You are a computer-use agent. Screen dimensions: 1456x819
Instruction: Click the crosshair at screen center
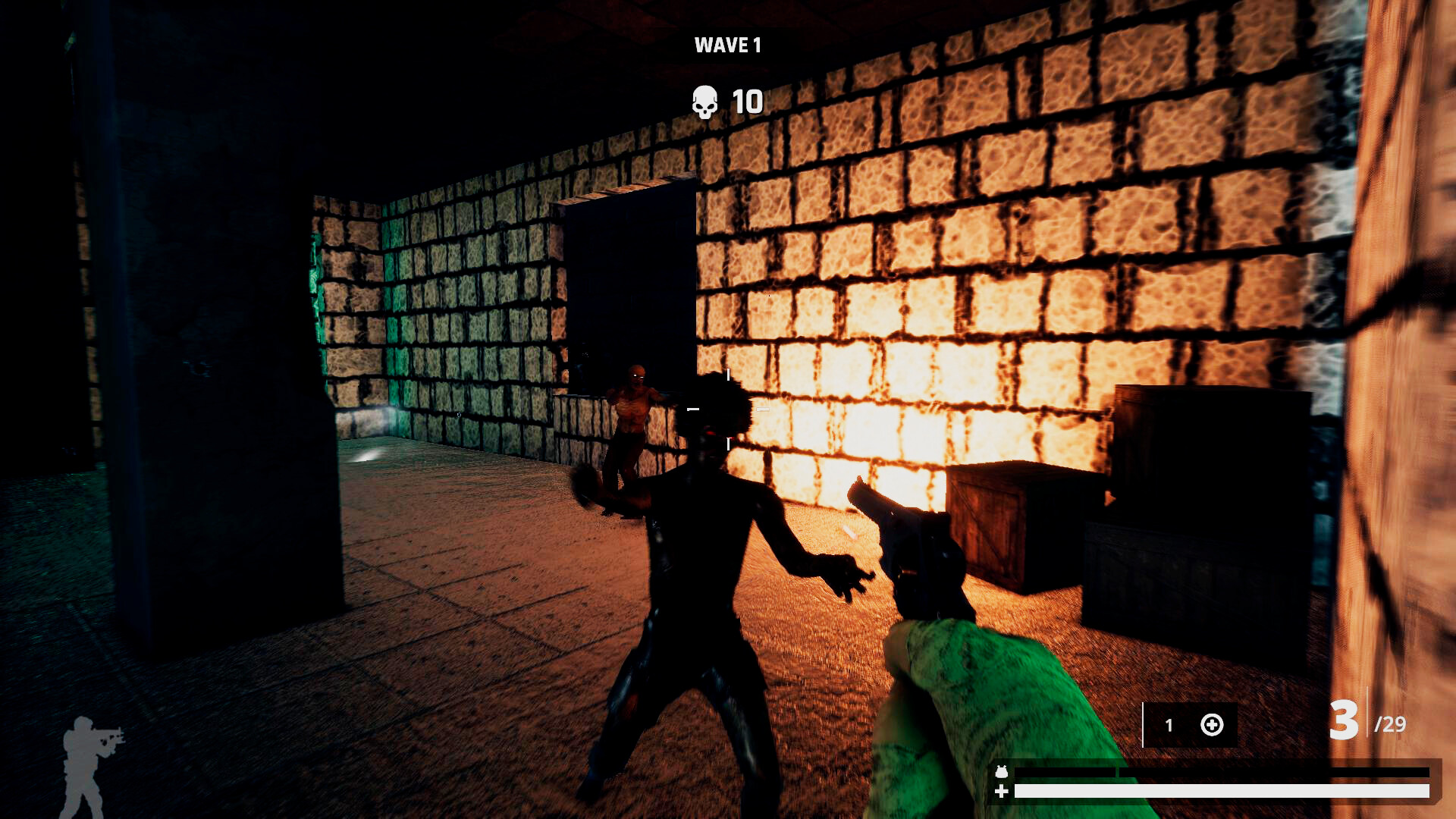[728, 409]
